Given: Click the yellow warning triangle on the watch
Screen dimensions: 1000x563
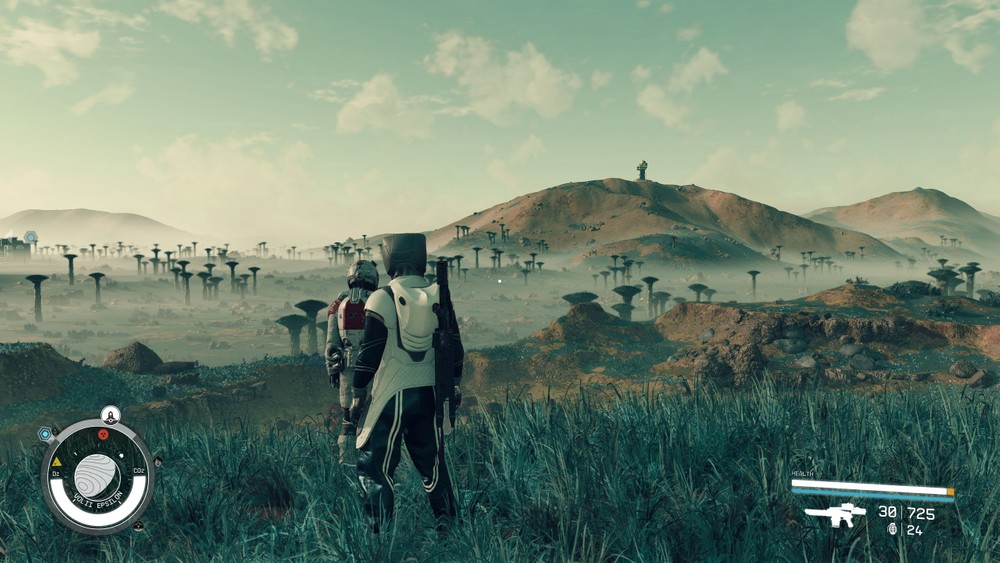Looking at the screenshot, I should click(56, 461).
